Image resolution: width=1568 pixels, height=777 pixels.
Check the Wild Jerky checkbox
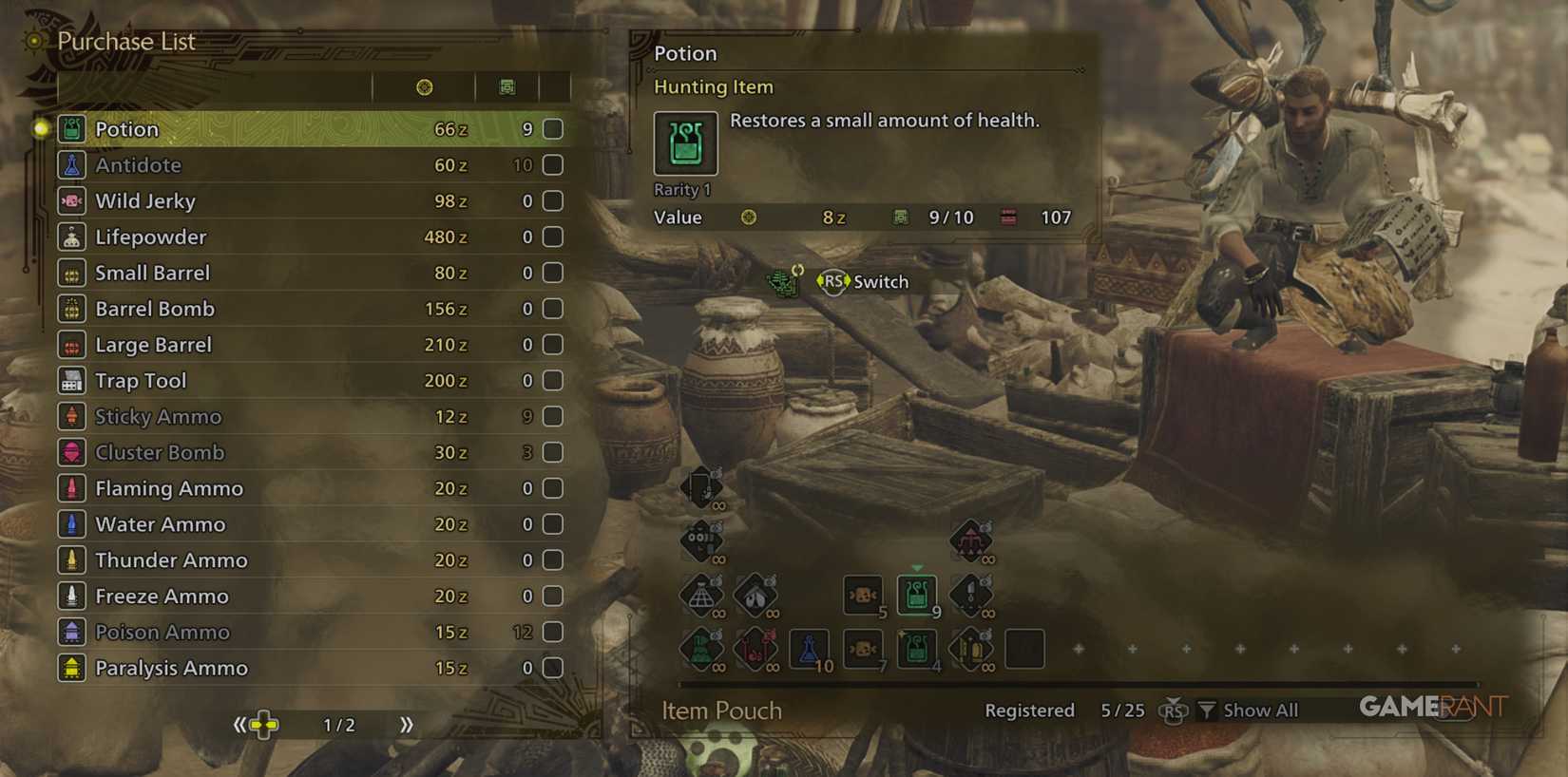551,200
